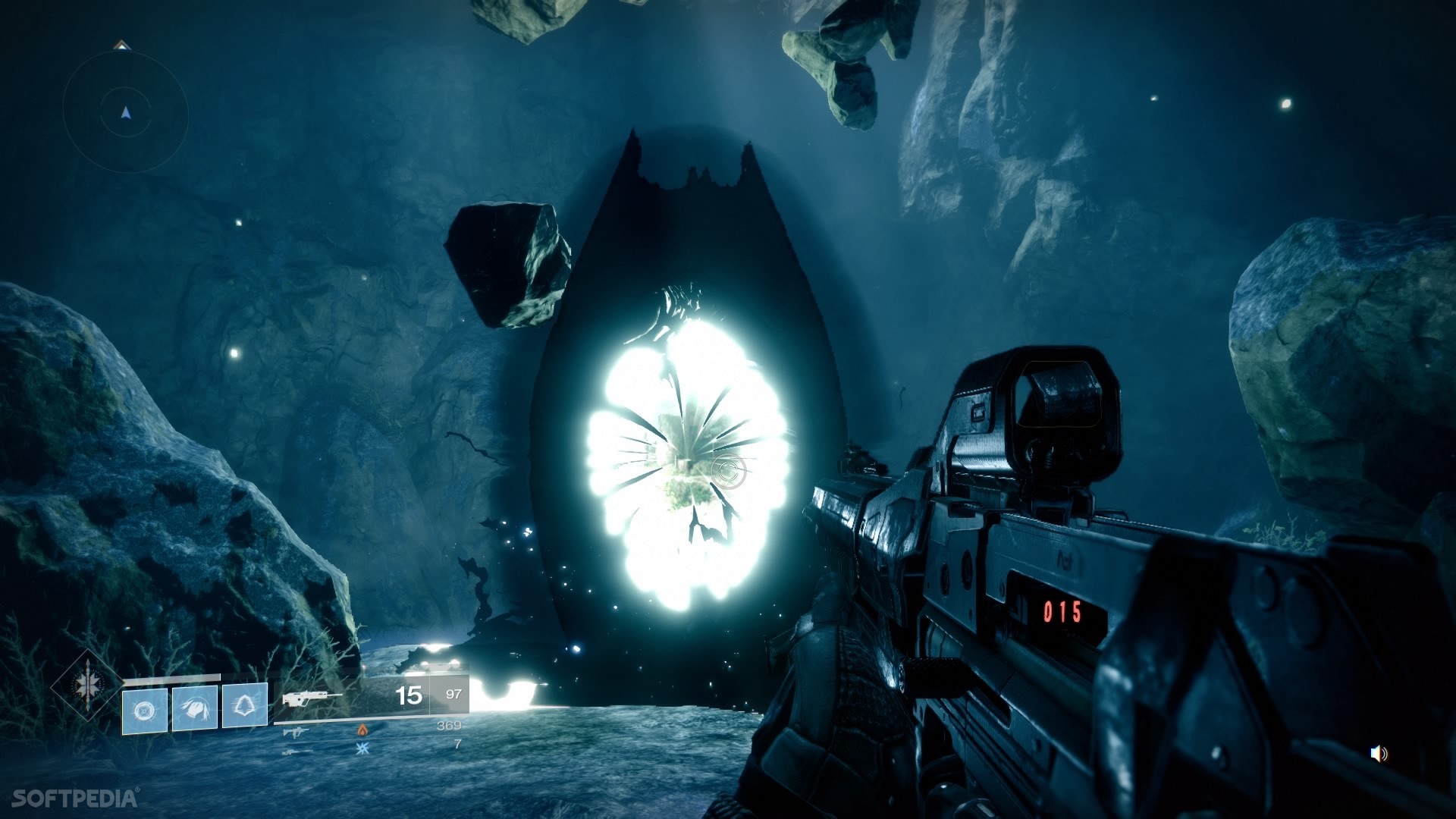The image size is (1456, 819).
Task: Click the circular radar in the corner
Action: pos(125,114)
